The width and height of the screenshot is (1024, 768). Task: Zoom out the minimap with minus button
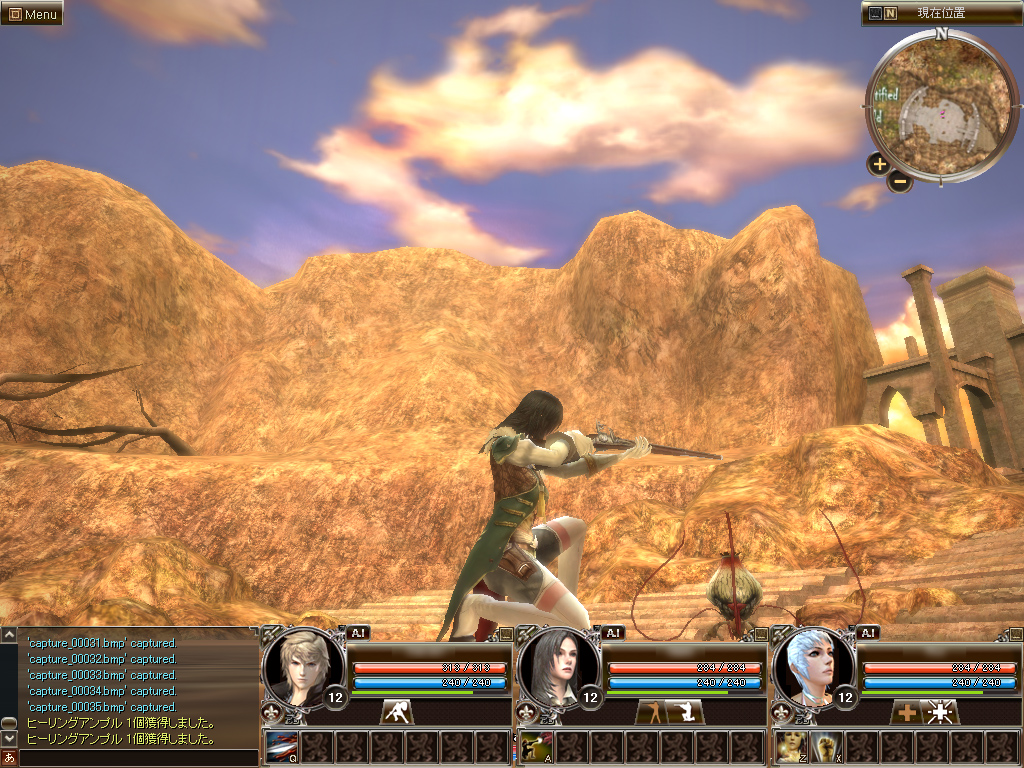click(x=900, y=181)
